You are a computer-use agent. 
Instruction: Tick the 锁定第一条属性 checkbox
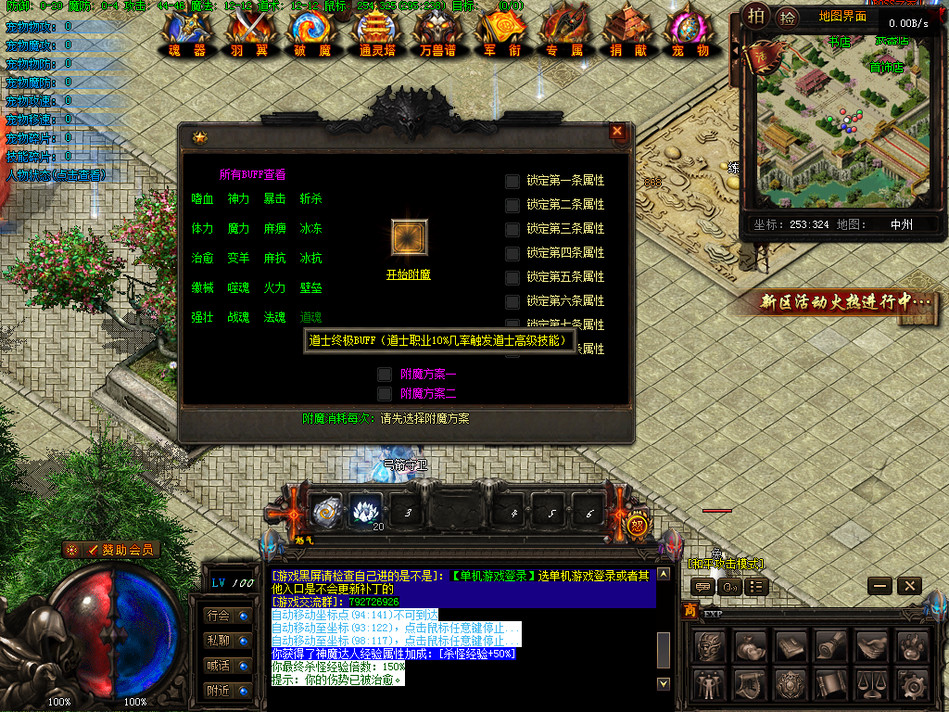pyautogui.click(x=512, y=181)
